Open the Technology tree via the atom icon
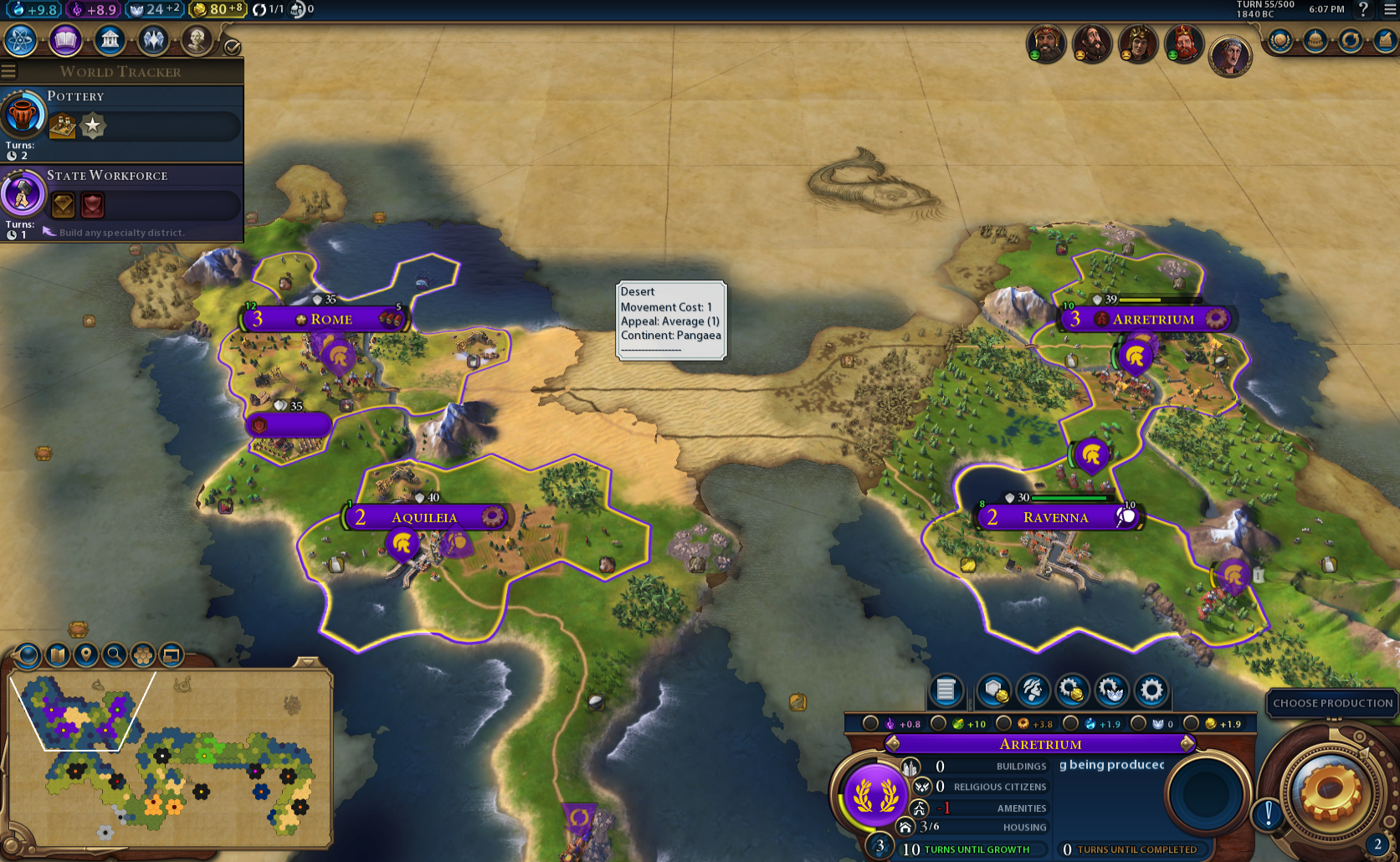The height and width of the screenshot is (862, 1400). tap(20, 39)
